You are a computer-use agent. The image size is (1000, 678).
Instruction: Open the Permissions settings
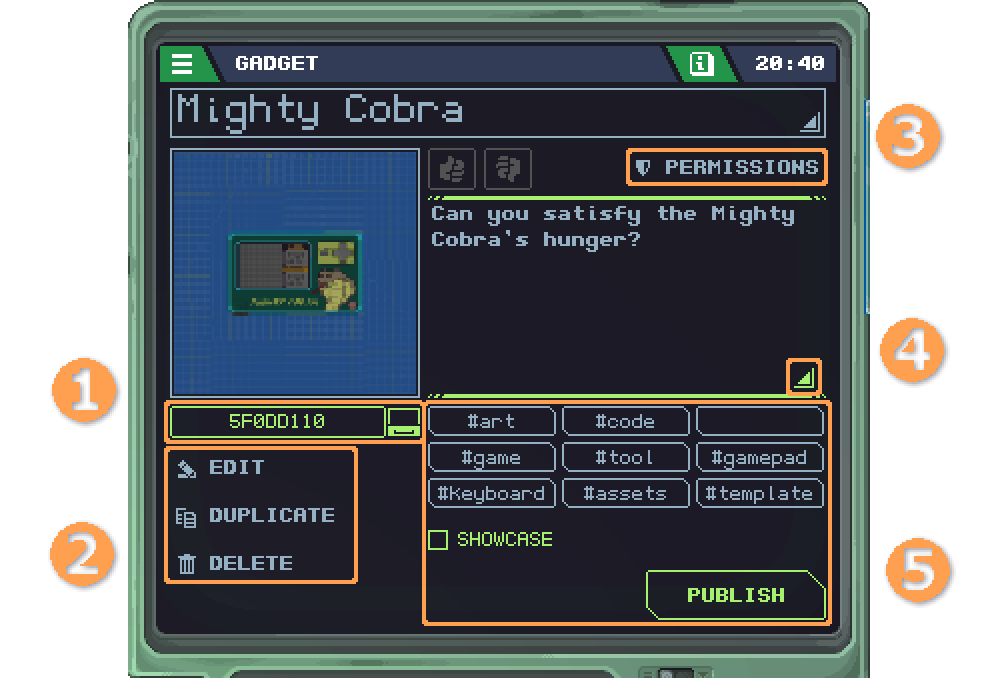(x=727, y=167)
